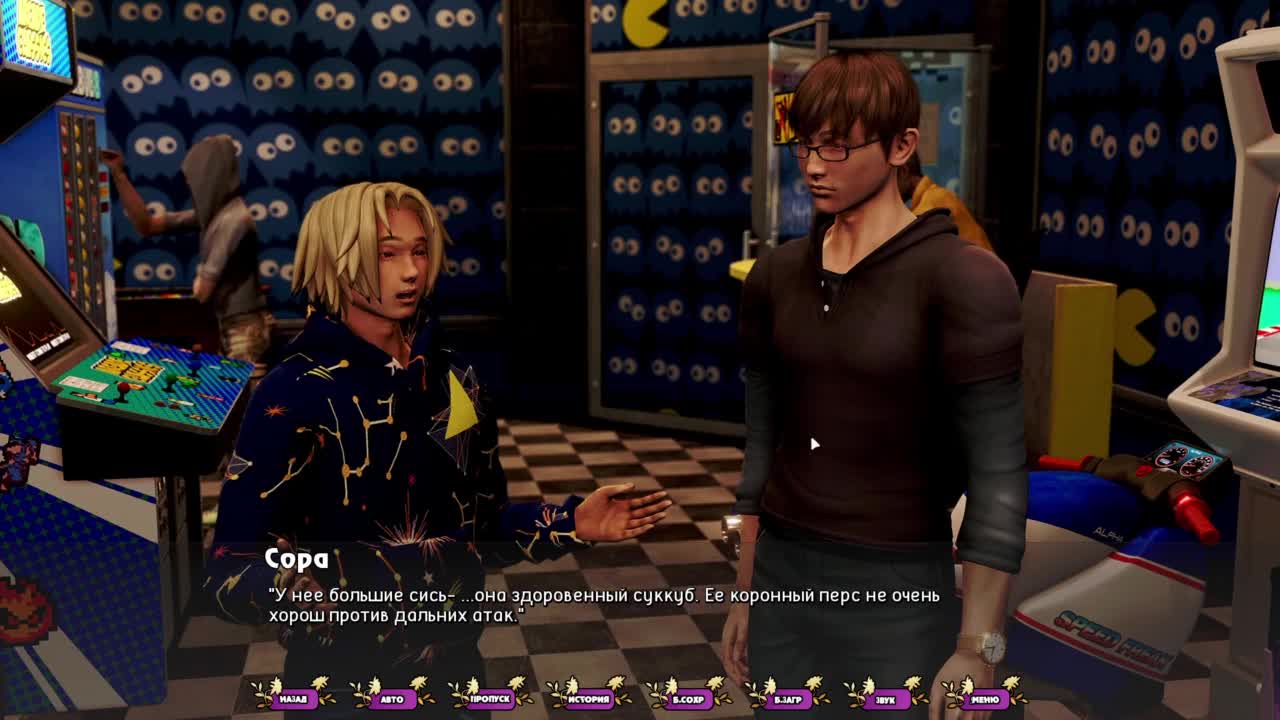Open the Звук sound settings
The width and height of the screenshot is (1280, 720).
pos(885,699)
